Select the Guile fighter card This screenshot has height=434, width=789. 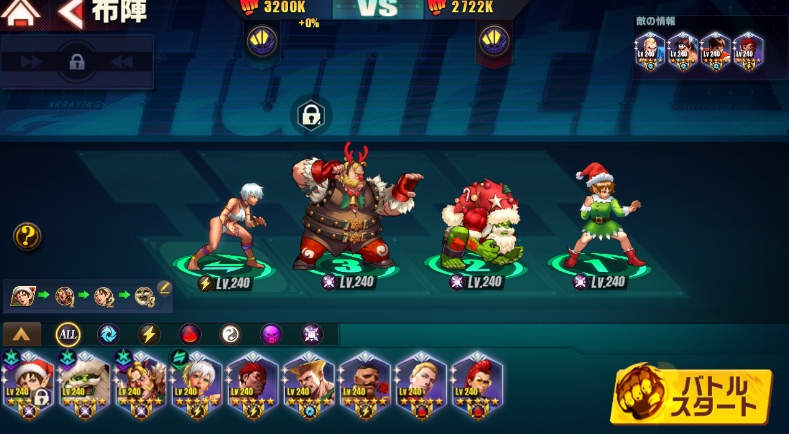309,384
